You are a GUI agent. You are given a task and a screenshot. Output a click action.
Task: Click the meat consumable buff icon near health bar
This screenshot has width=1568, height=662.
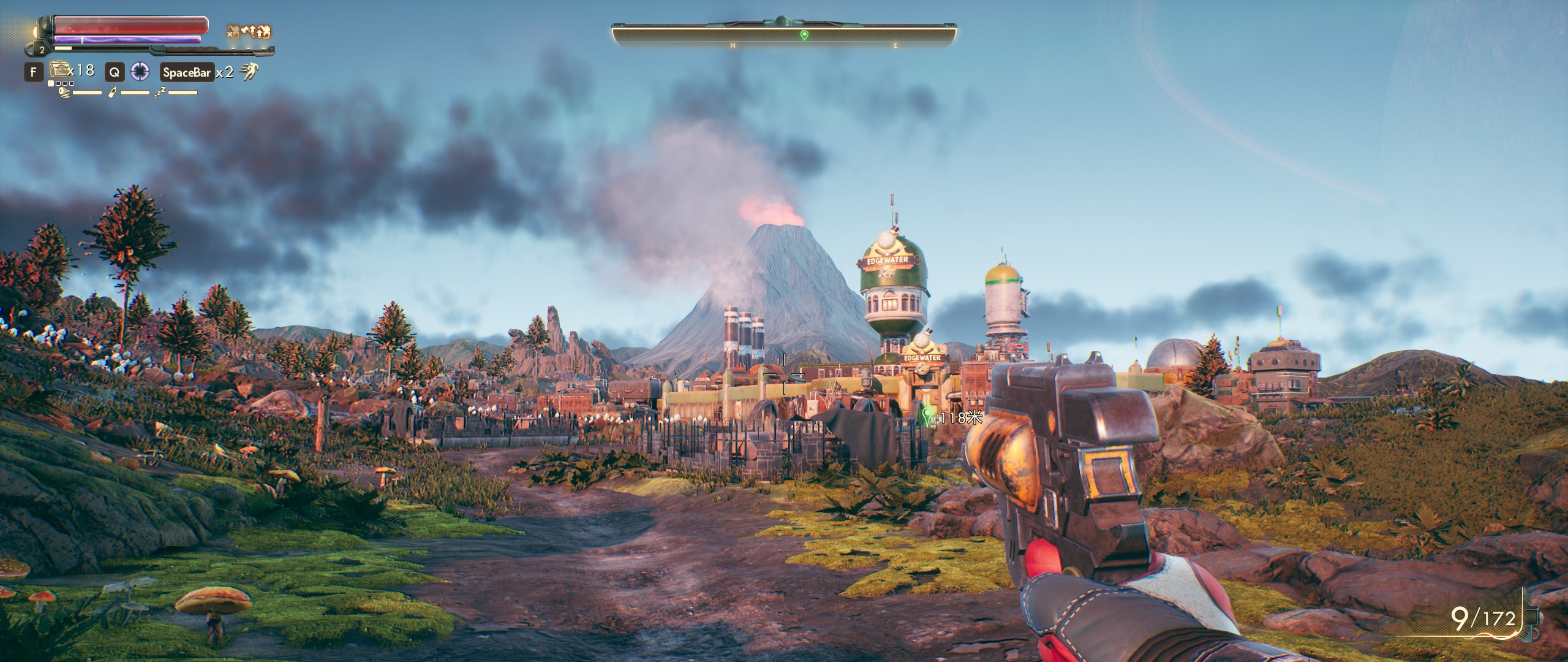tap(234, 31)
